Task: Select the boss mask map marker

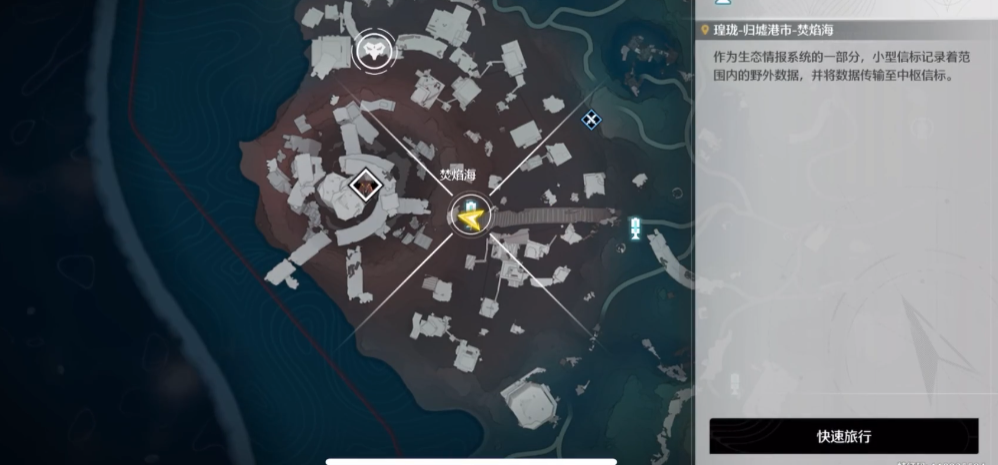Action: coord(375,49)
